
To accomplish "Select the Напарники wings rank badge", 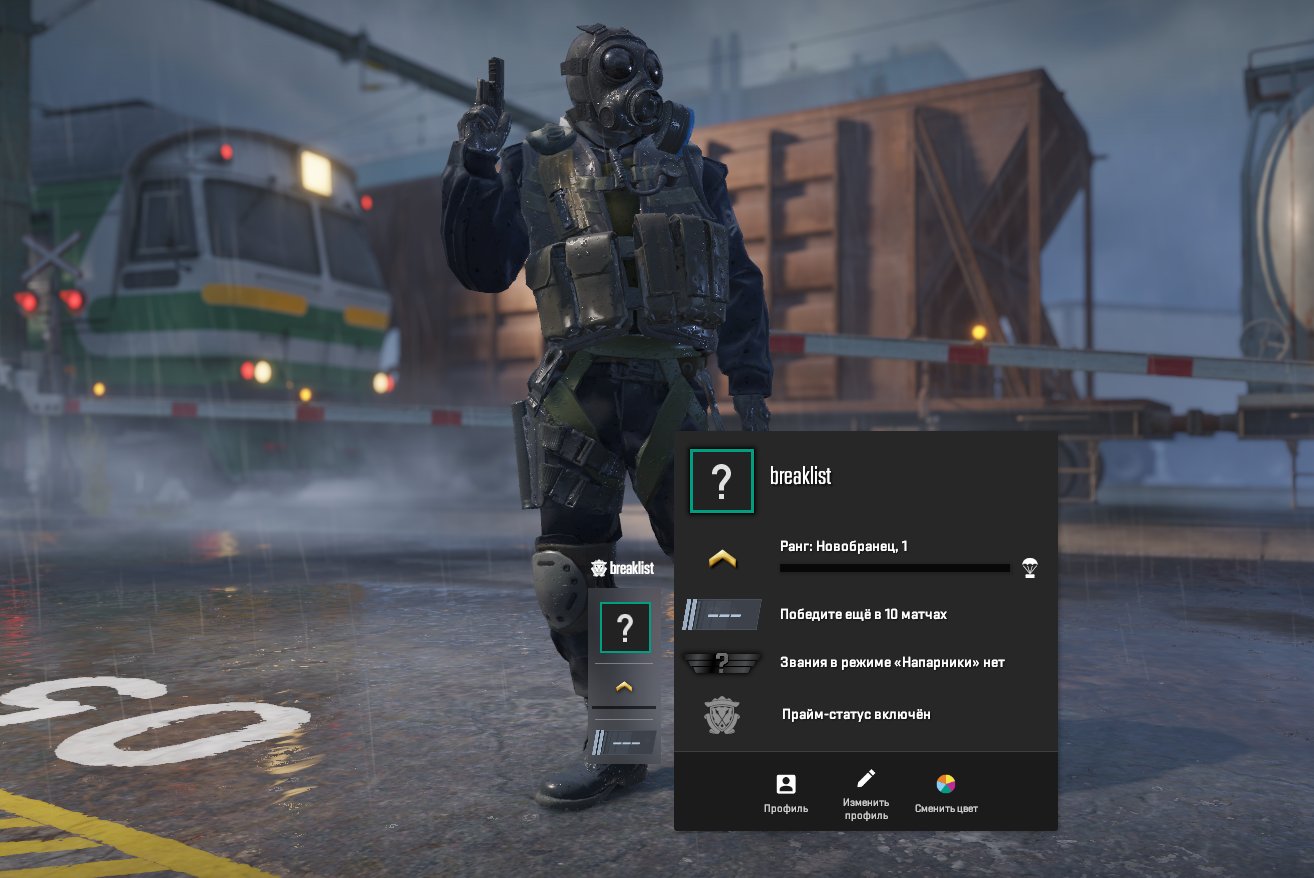I will (x=721, y=662).
